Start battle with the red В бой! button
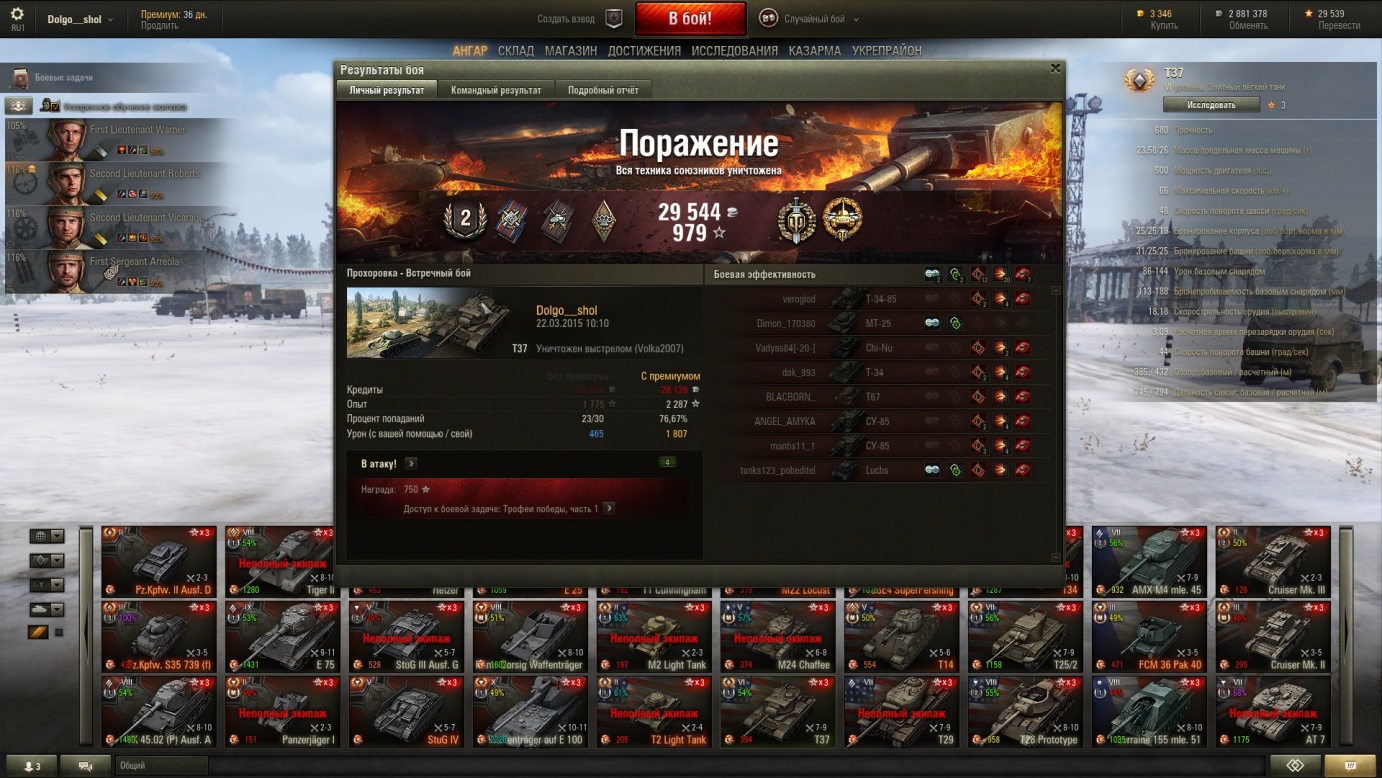Viewport: 1382px width, 778px height. (690, 19)
